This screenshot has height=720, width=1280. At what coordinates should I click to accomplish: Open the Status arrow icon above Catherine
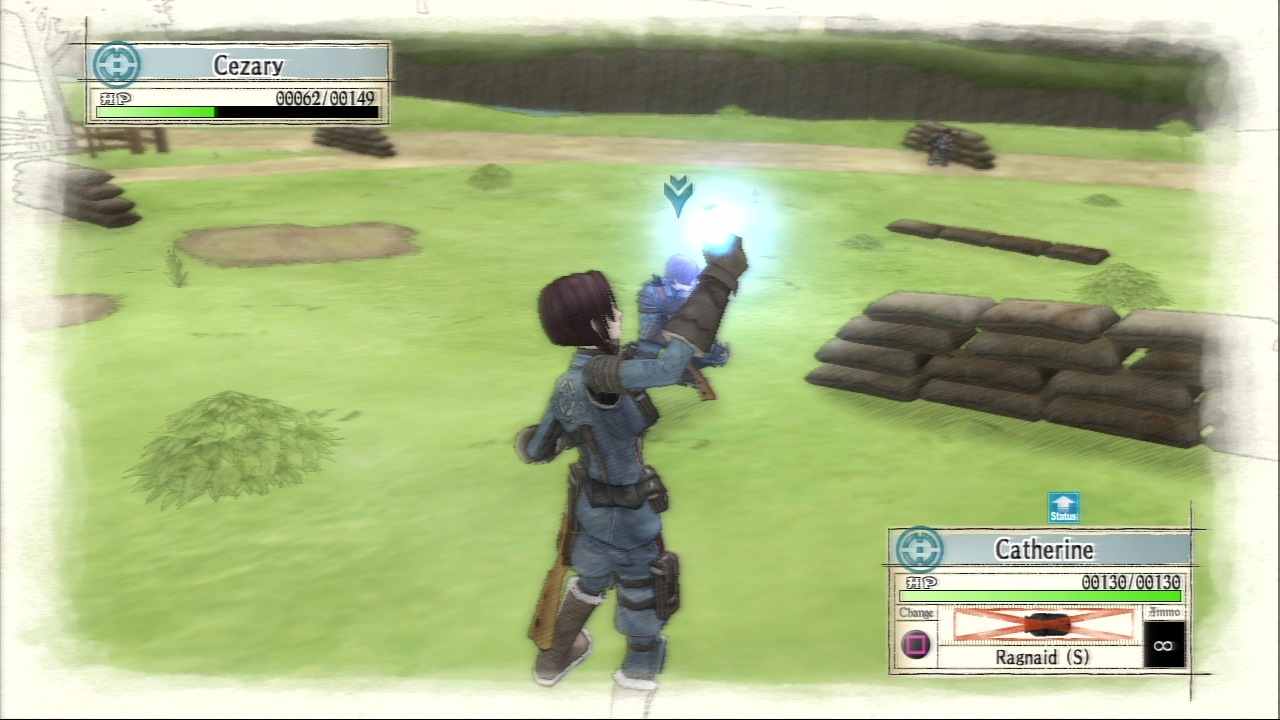1063,507
